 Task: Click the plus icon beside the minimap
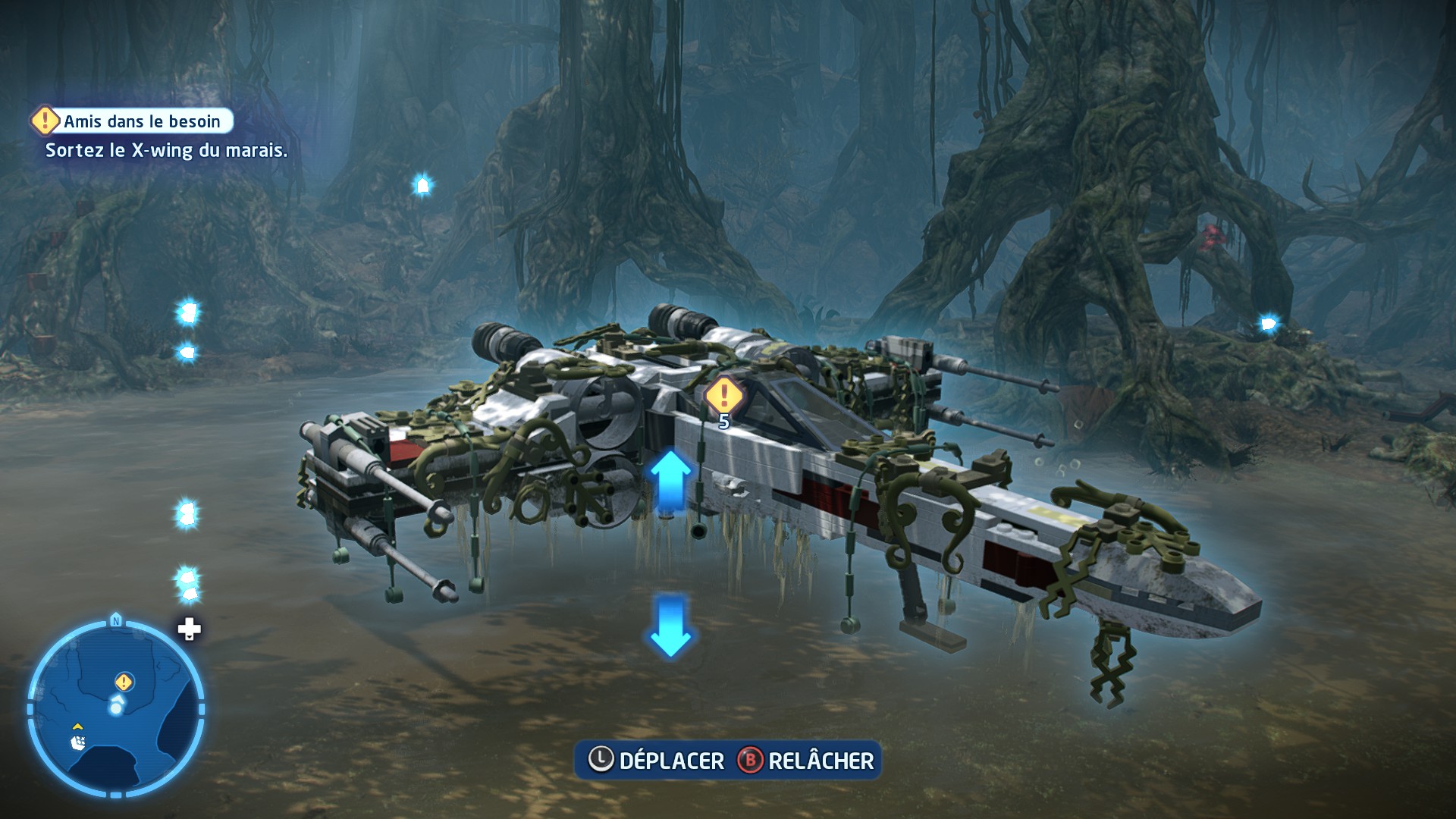click(189, 629)
